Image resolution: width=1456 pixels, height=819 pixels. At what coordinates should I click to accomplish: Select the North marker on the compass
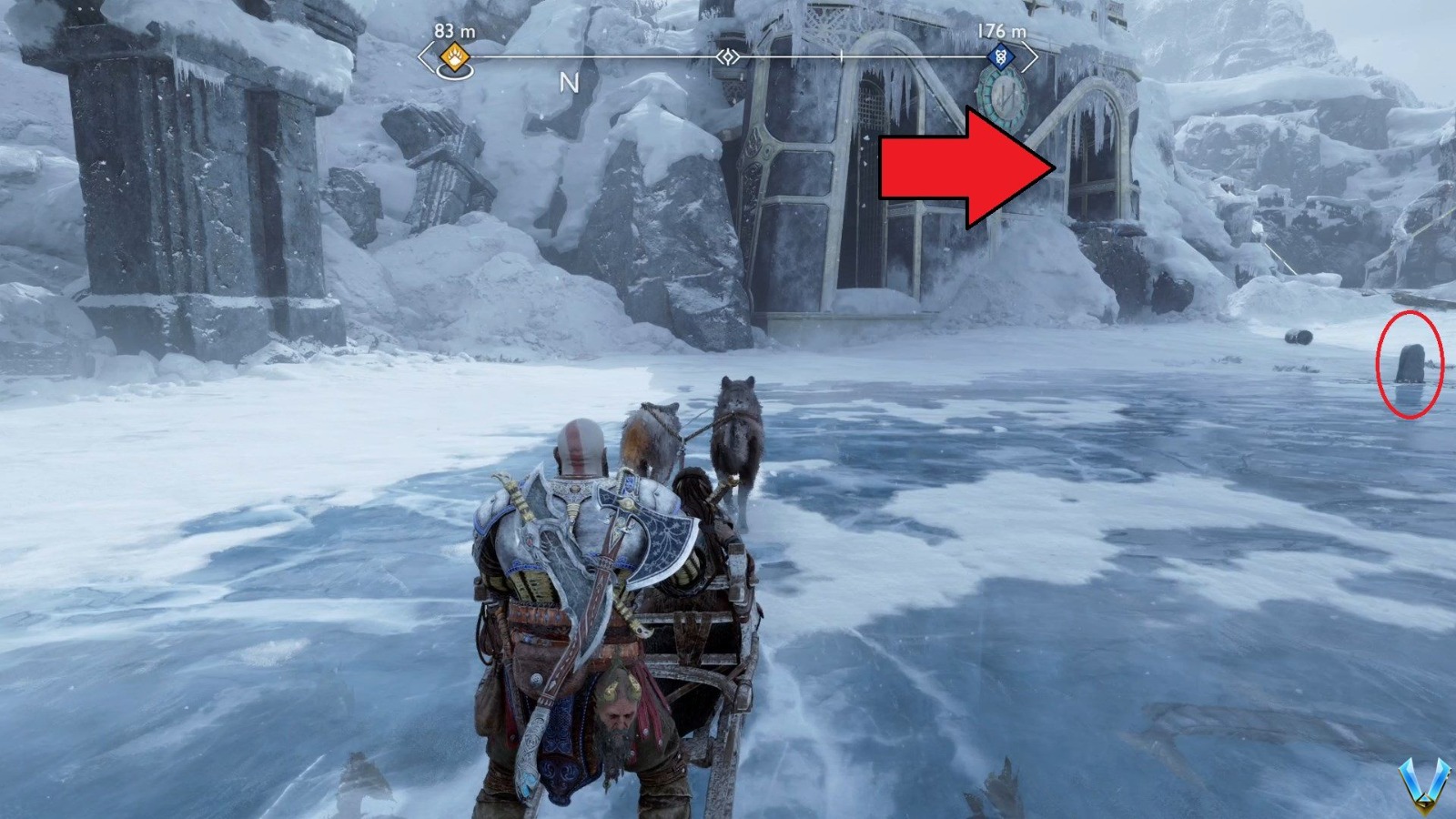(571, 83)
